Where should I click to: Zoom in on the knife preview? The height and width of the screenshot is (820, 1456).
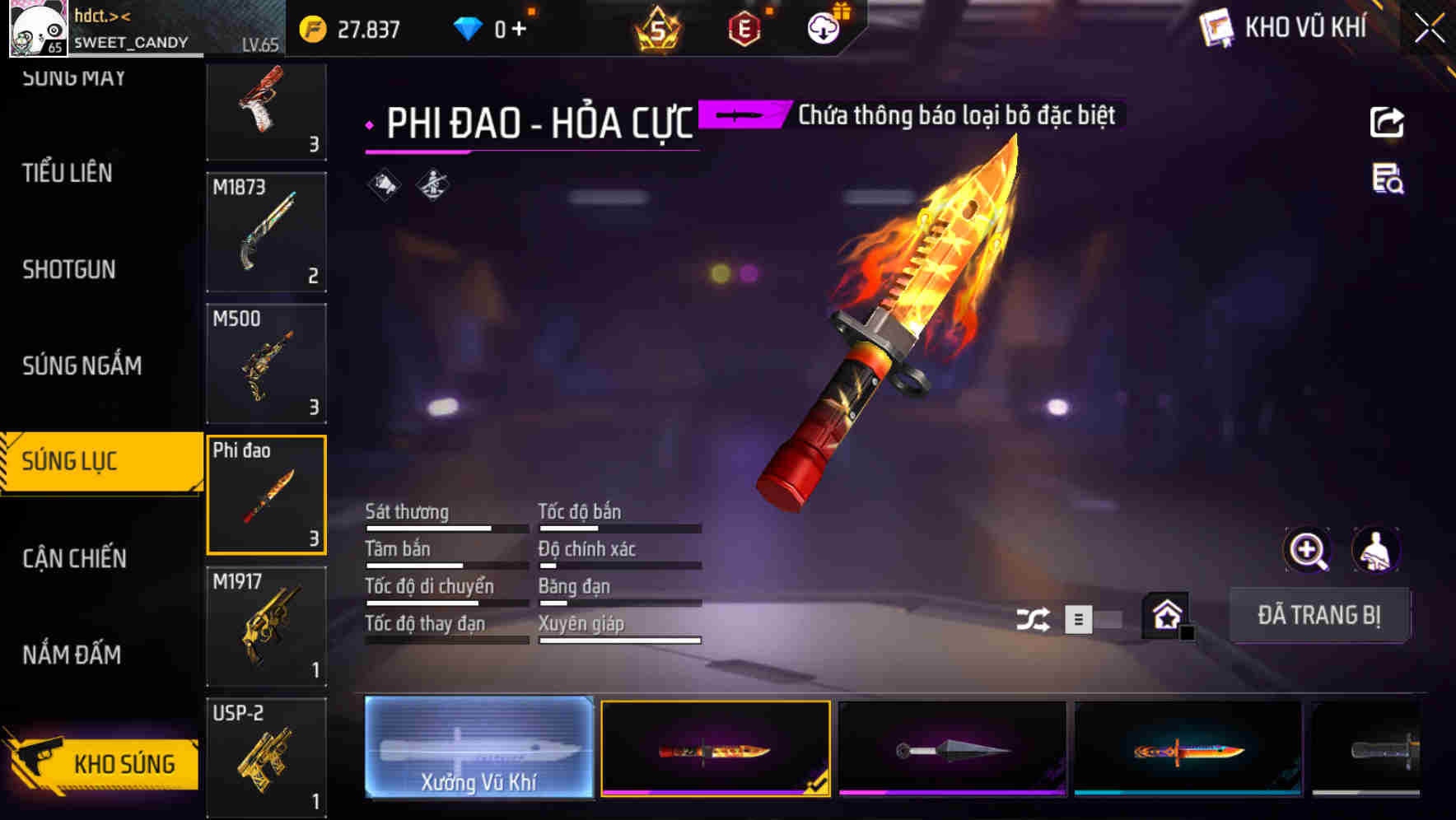point(1308,550)
